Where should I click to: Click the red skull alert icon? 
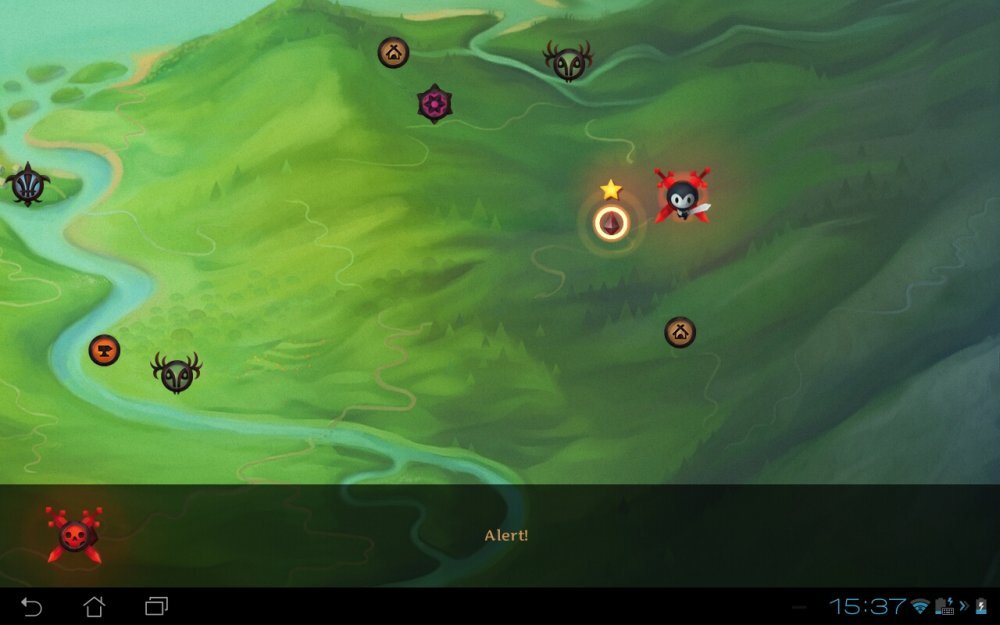(74, 535)
